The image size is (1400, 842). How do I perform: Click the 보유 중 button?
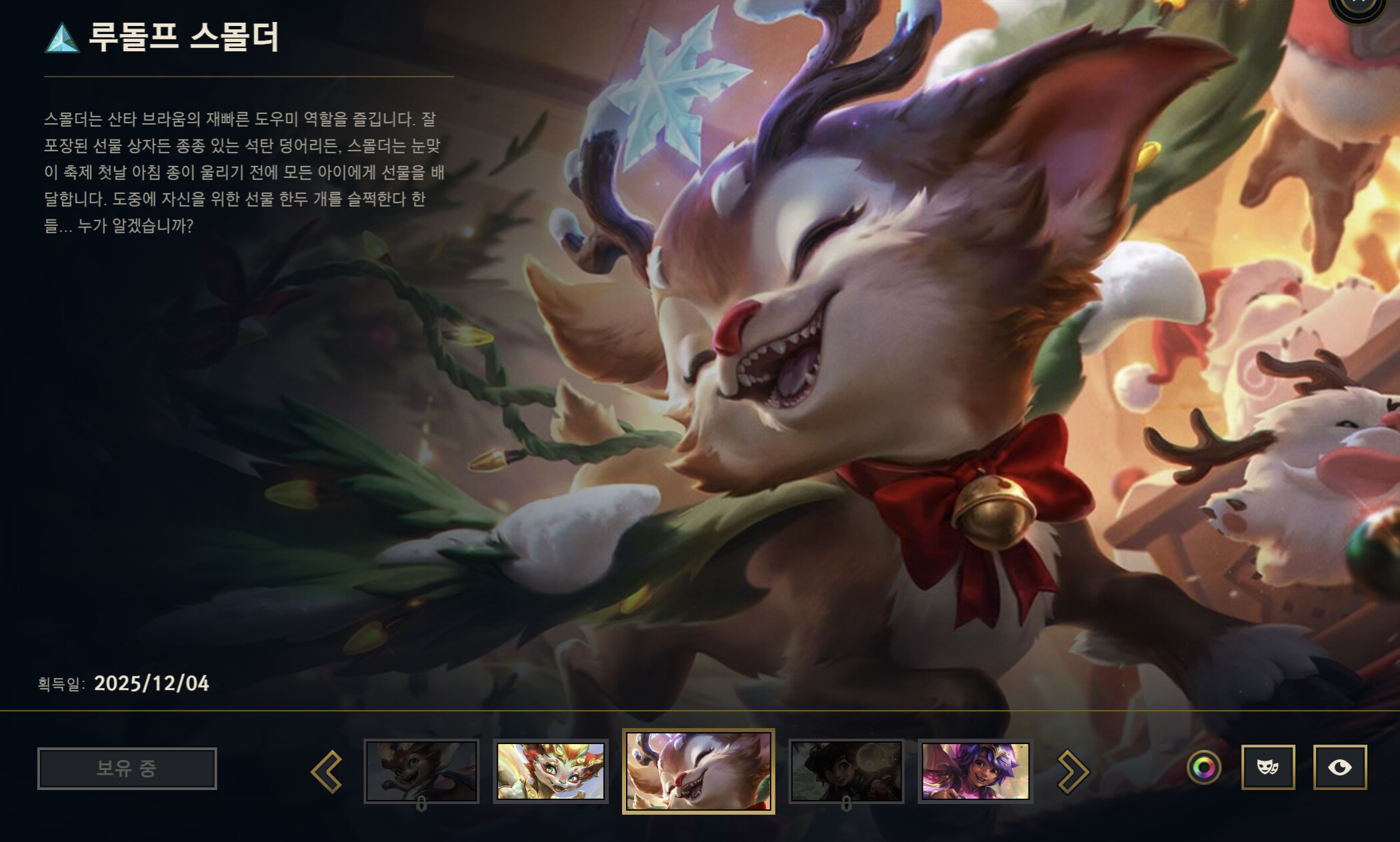[x=129, y=768]
